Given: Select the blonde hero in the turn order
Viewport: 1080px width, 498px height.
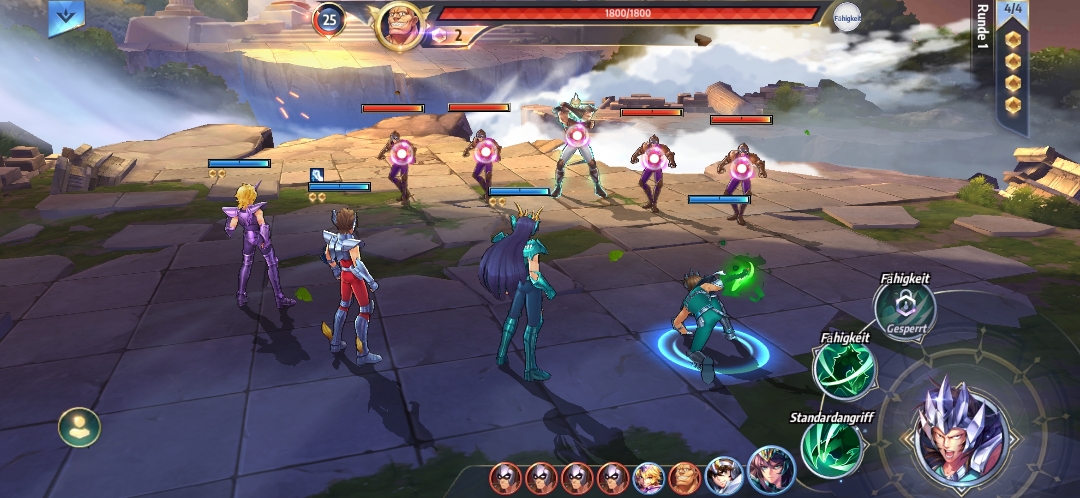Looking at the screenshot, I should click(649, 478).
